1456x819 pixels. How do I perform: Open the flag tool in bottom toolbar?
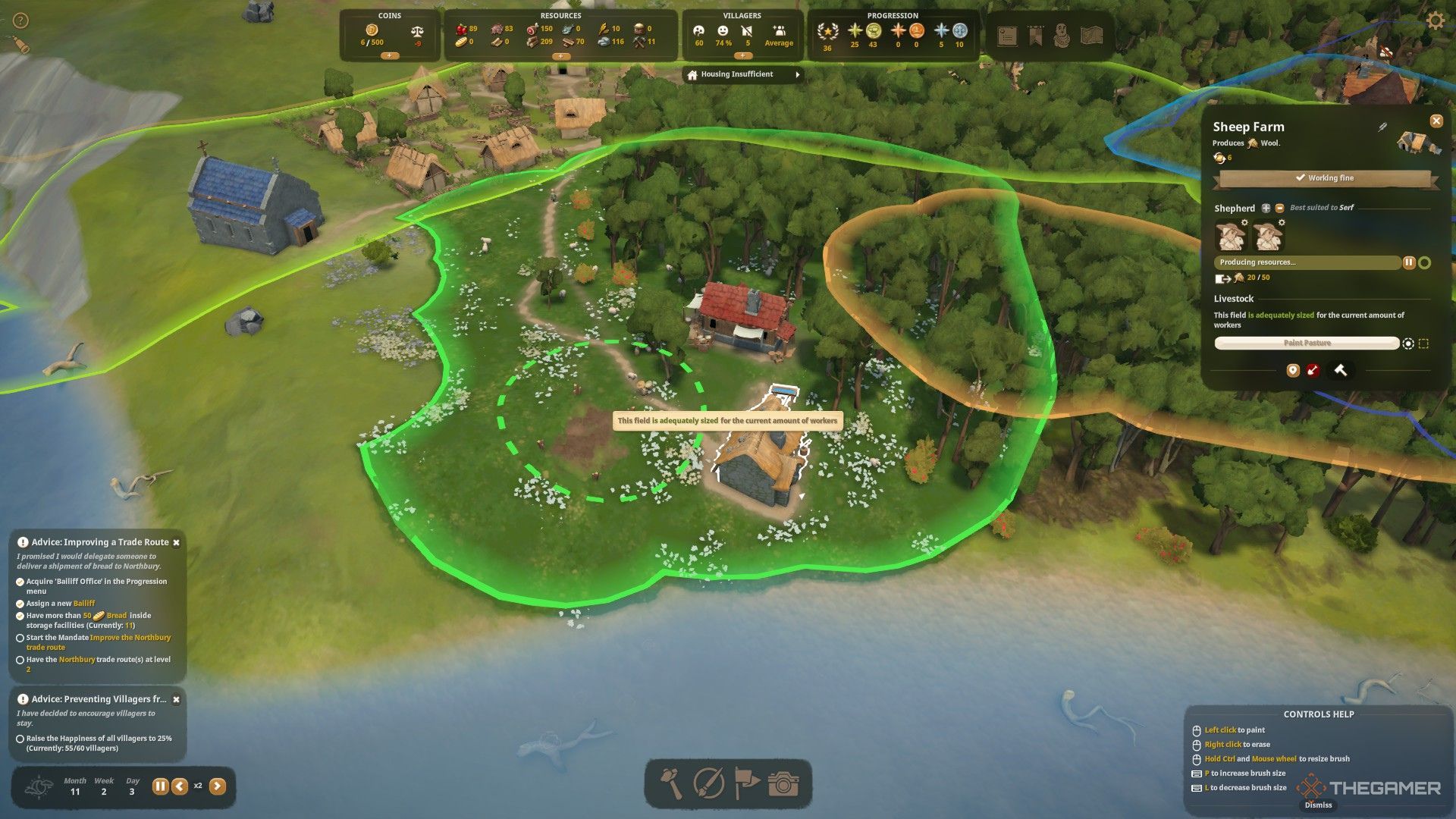[746, 784]
